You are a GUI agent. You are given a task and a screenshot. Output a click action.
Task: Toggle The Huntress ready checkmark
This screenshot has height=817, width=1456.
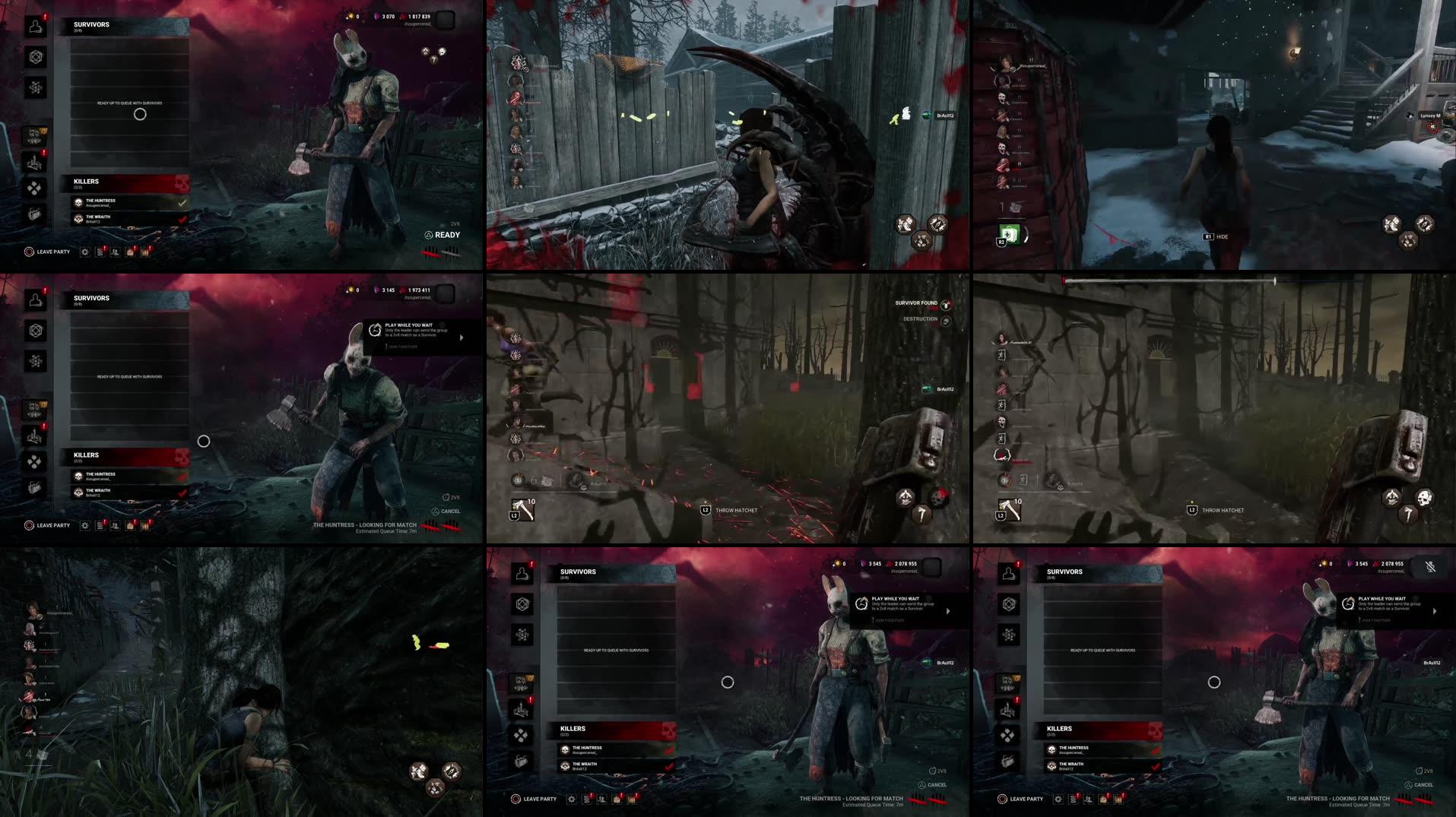181,201
